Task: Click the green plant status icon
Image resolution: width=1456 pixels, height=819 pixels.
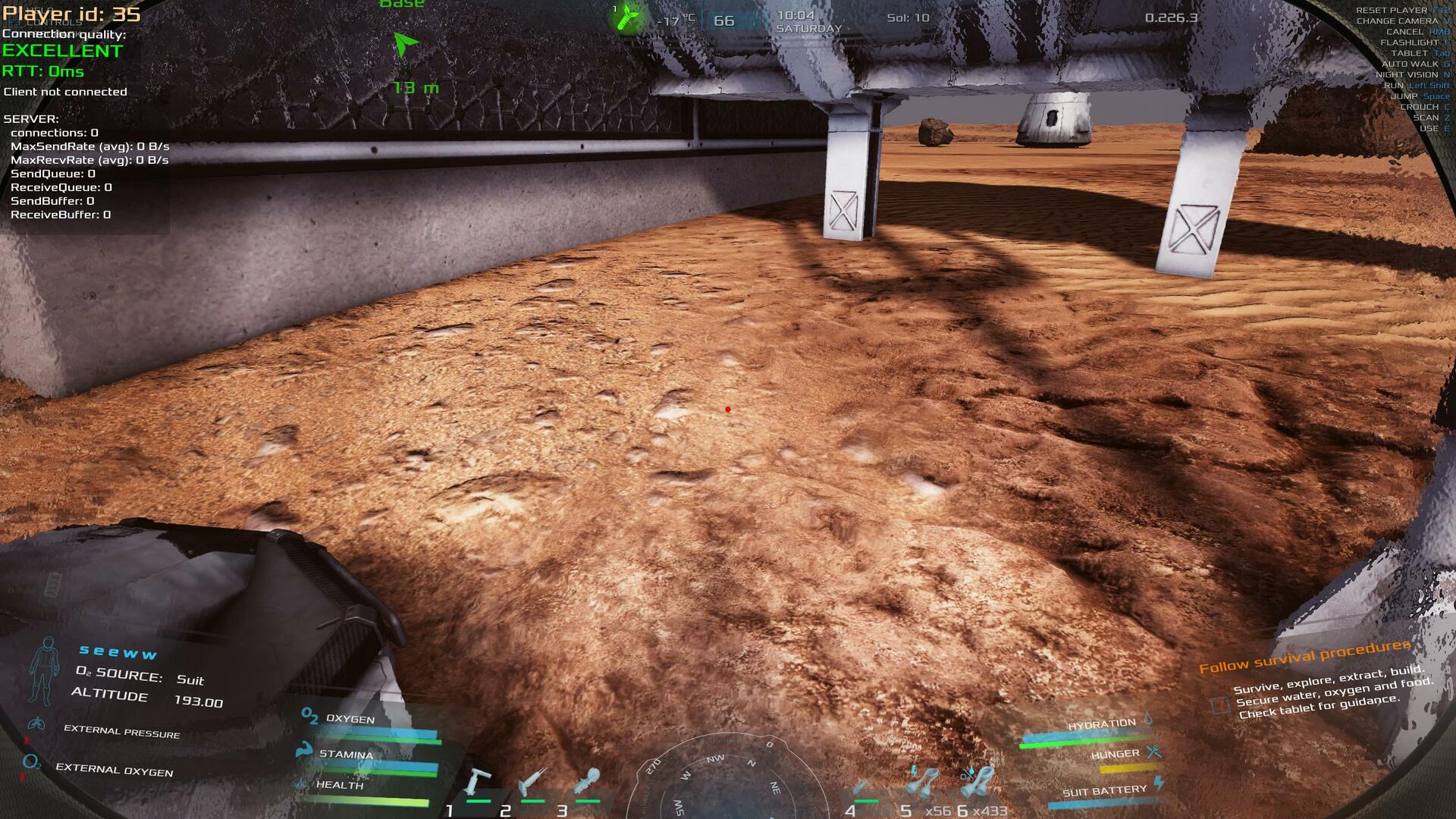Action: [x=626, y=17]
